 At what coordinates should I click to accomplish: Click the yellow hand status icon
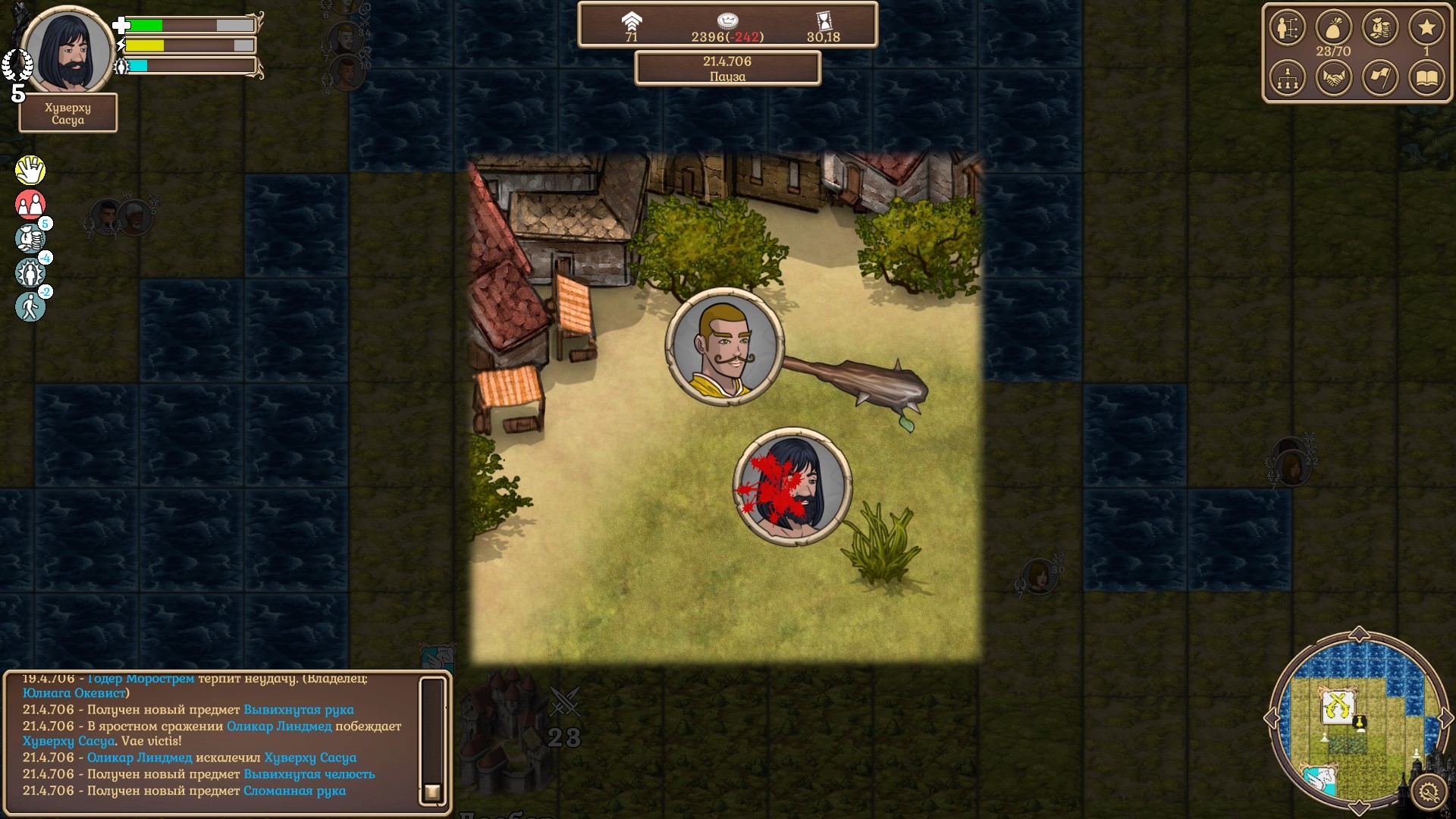(30, 170)
